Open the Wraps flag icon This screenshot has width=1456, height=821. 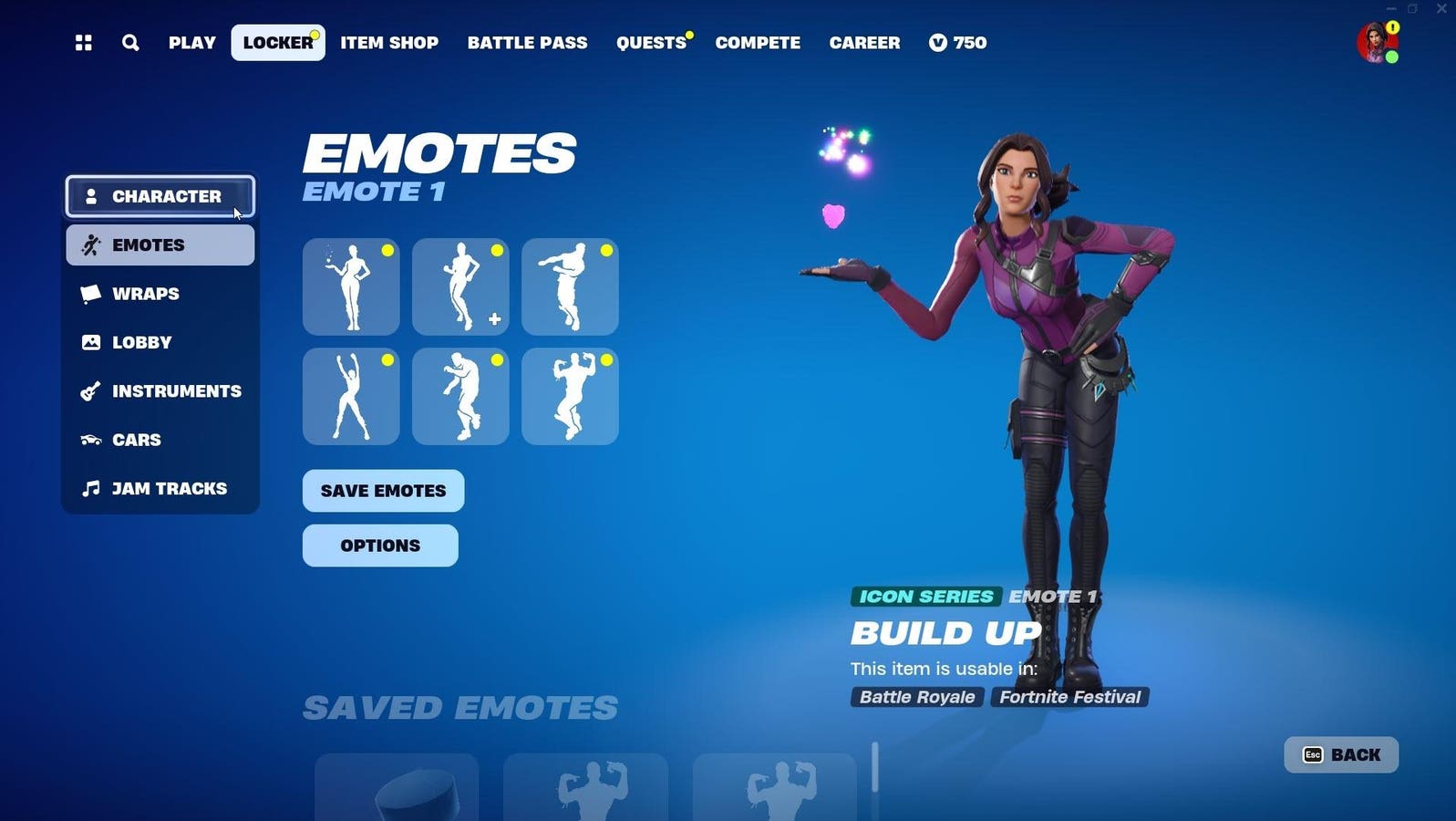90,293
